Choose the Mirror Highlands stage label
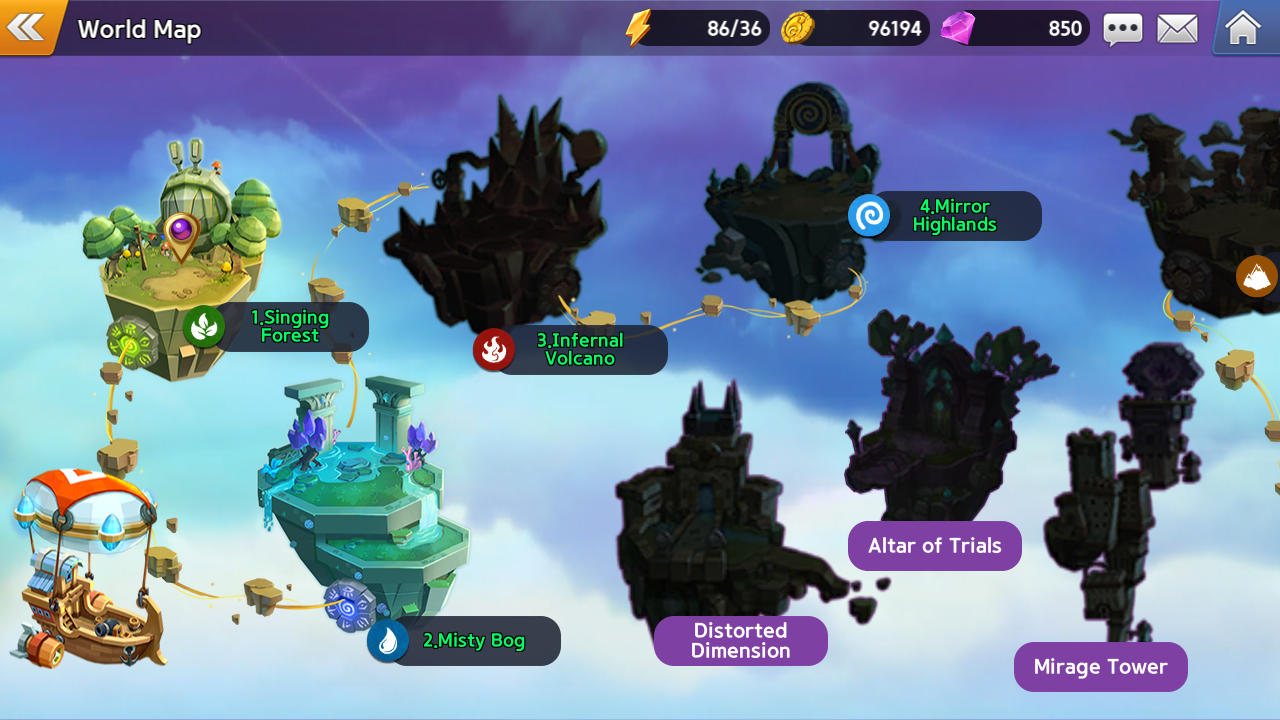The height and width of the screenshot is (720, 1280). (x=953, y=216)
